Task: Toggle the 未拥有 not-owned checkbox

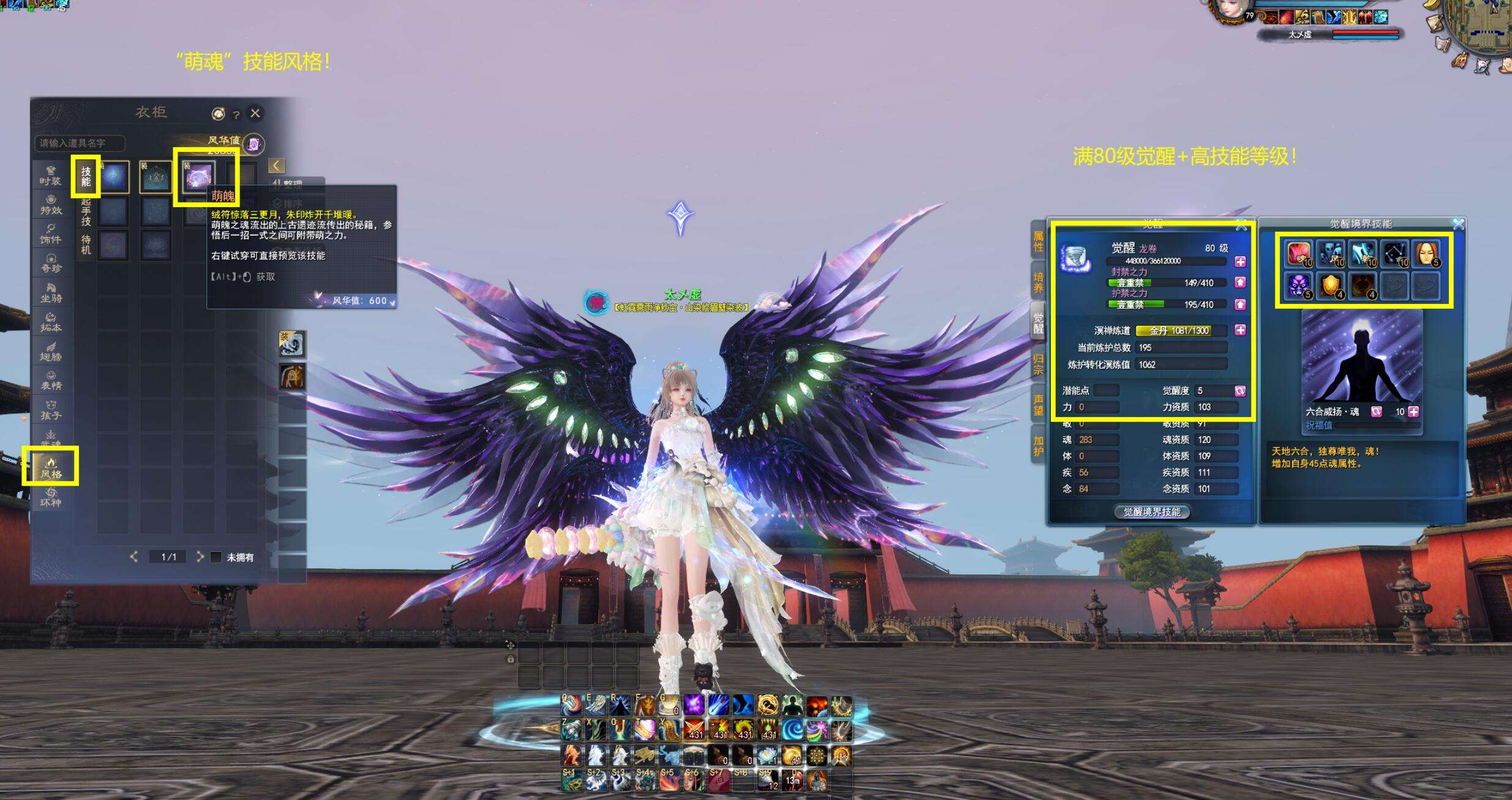Action: pyautogui.click(x=216, y=557)
